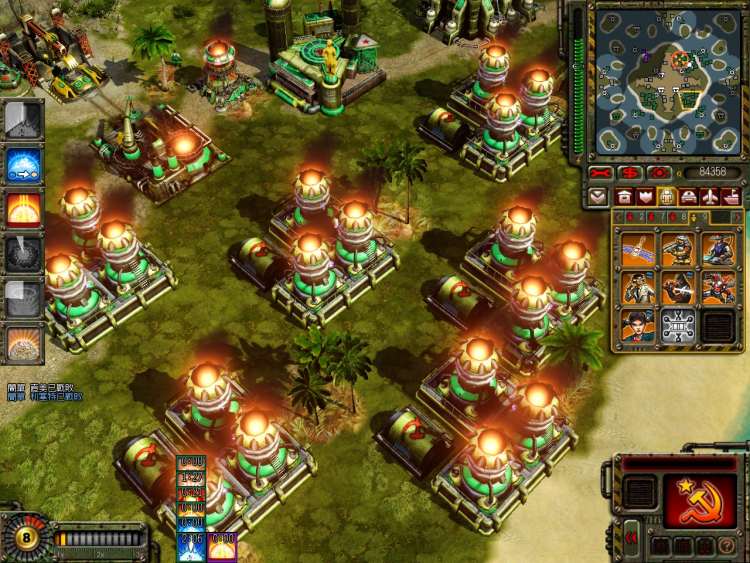Screen dimensions: 750x563
Task: Click the double red arrow collapse button
Action: [x=631, y=538]
